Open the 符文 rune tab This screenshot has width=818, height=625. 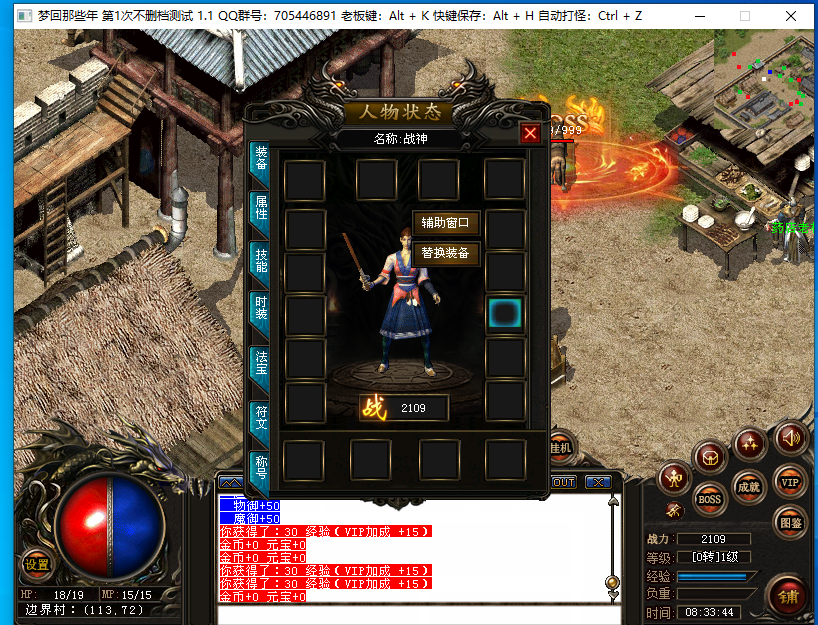(261, 415)
